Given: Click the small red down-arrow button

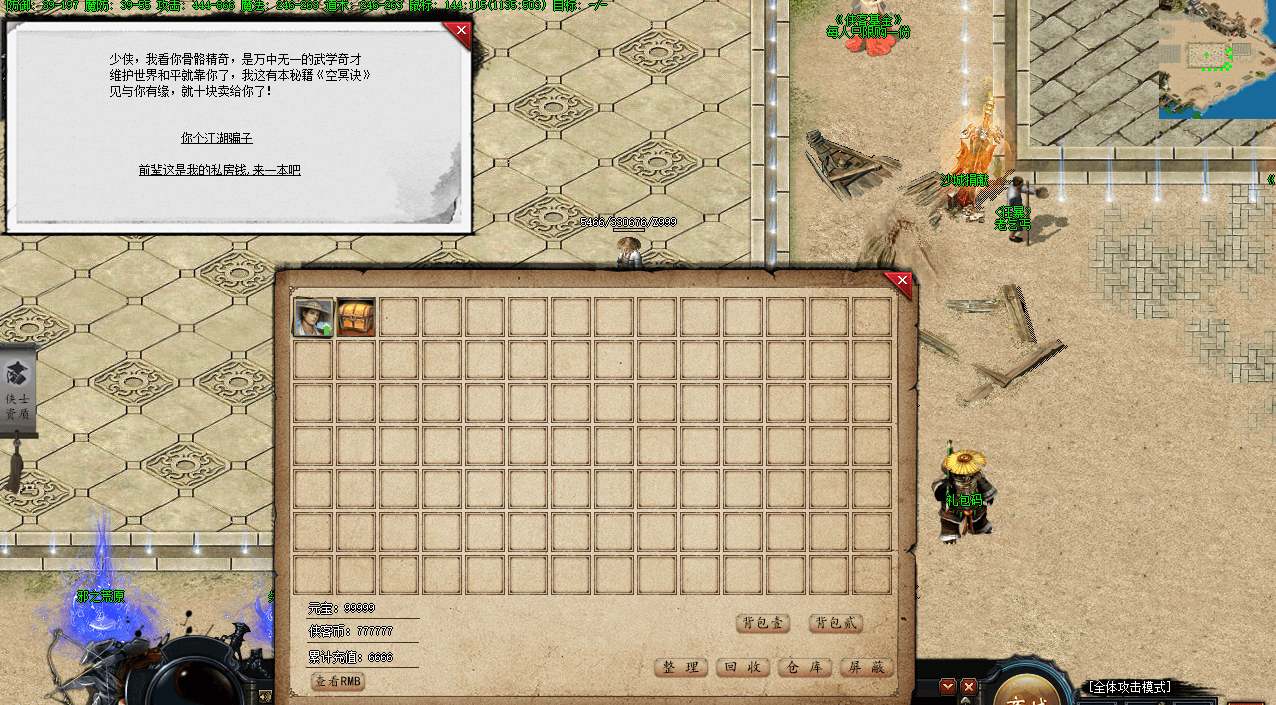Looking at the screenshot, I should coord(948,687).
